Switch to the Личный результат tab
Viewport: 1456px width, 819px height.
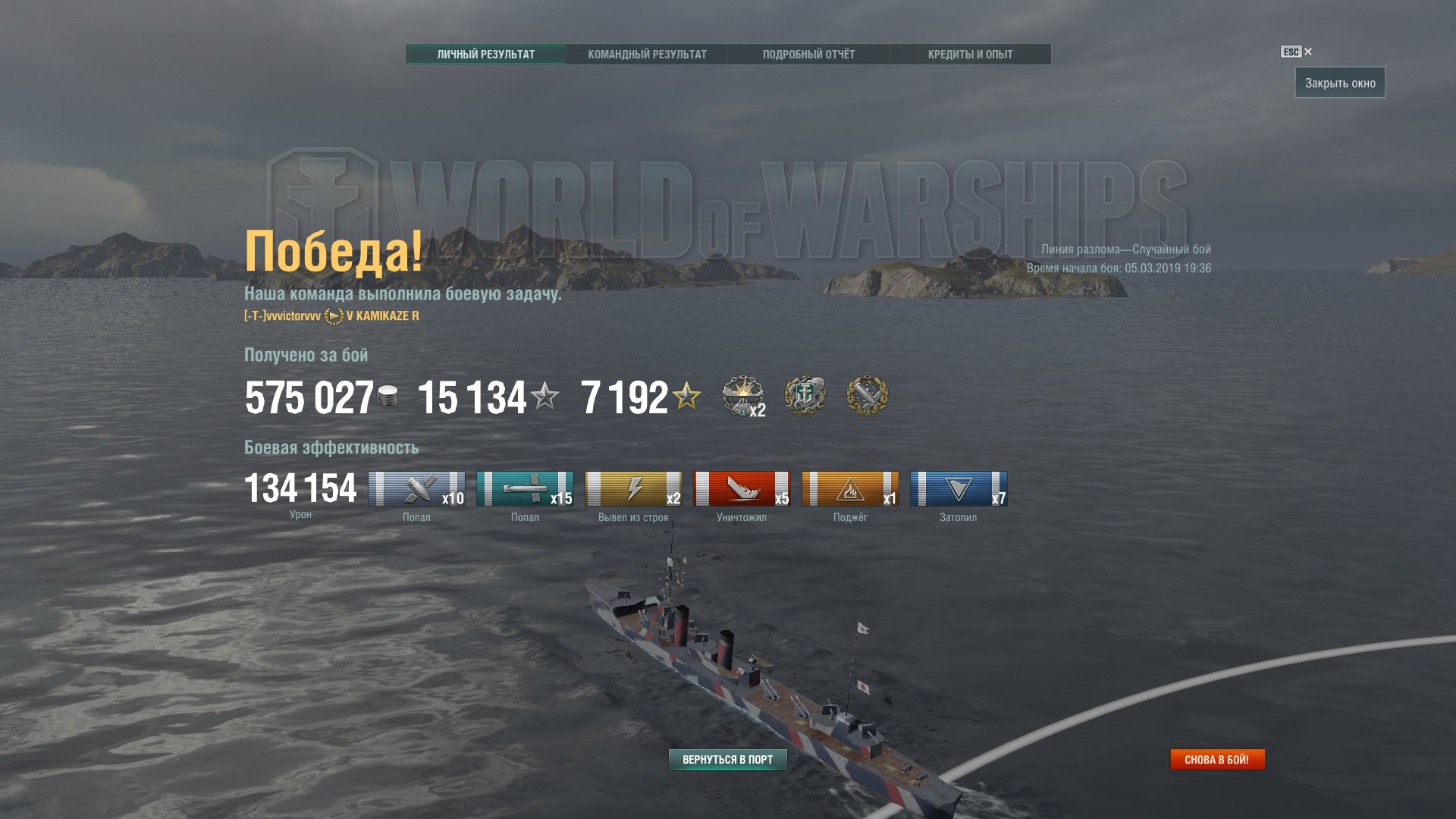click(x=485, y=55)
